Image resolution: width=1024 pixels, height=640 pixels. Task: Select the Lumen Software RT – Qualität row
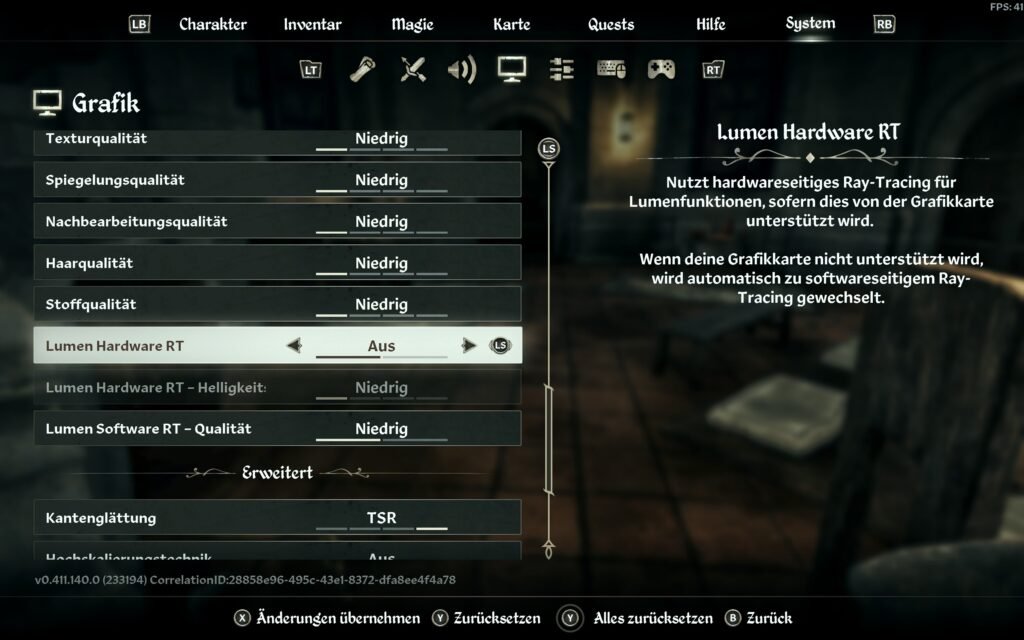[277, 429]
